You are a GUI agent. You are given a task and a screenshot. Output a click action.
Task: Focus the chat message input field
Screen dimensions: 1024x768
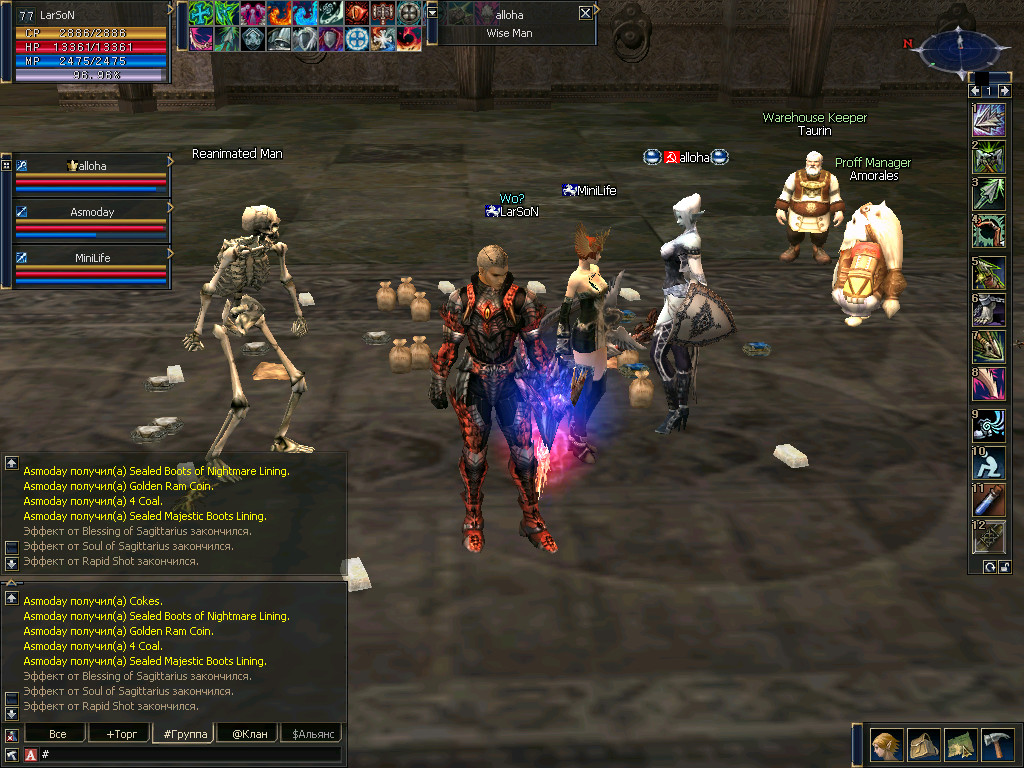190,754
